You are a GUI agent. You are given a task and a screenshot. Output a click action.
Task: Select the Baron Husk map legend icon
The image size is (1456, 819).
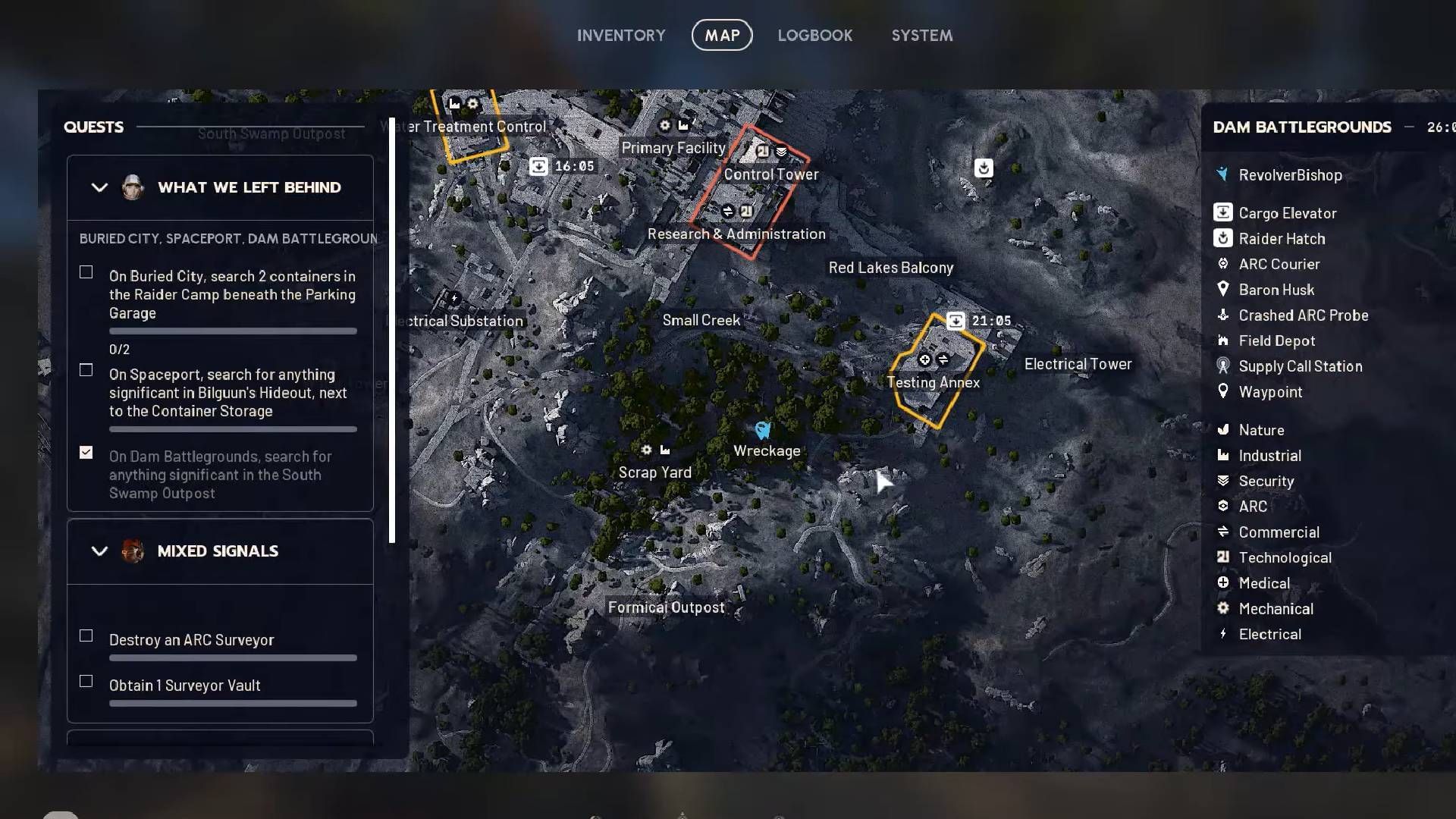click(x=1222, y=289)
